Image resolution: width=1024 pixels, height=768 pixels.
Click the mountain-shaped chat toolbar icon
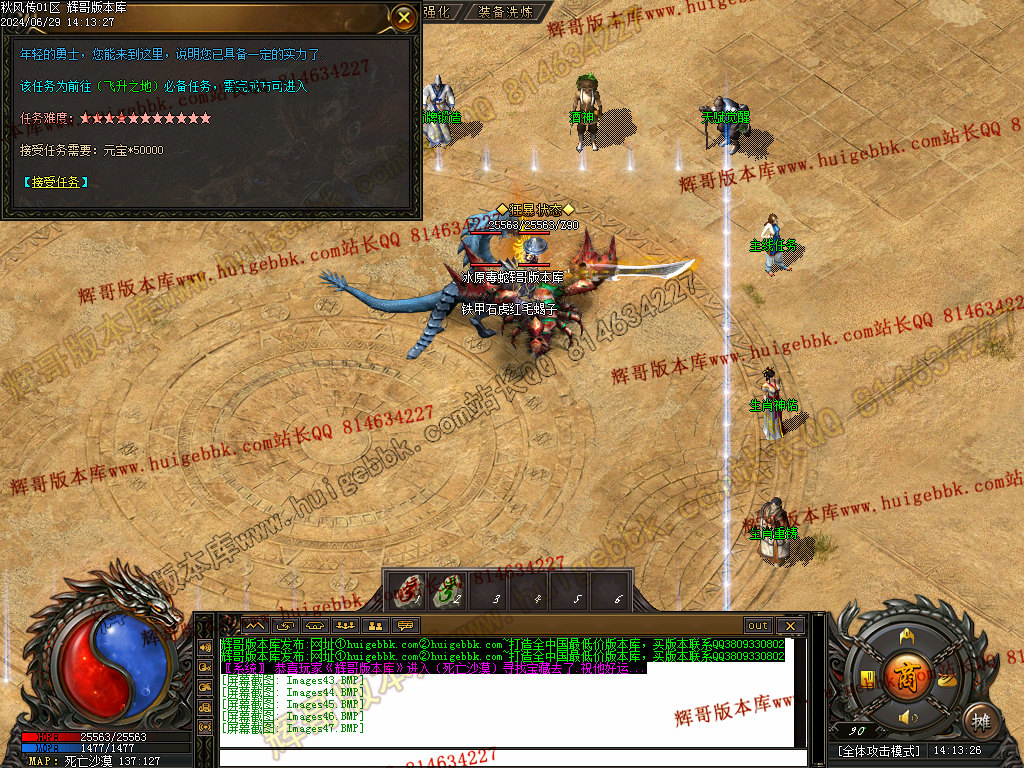[x=254, y=626]
